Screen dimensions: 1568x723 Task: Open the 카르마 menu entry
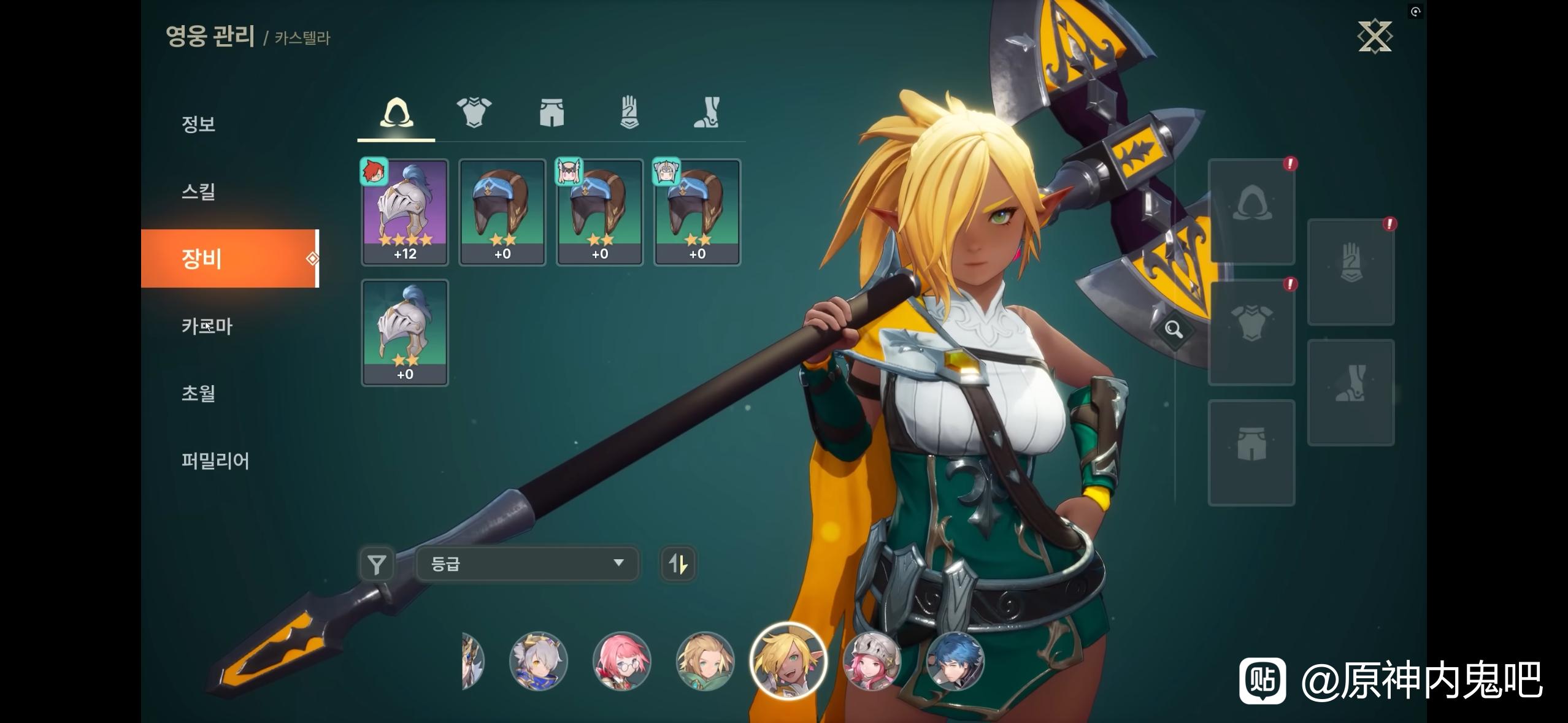click(x=207, y=326)
